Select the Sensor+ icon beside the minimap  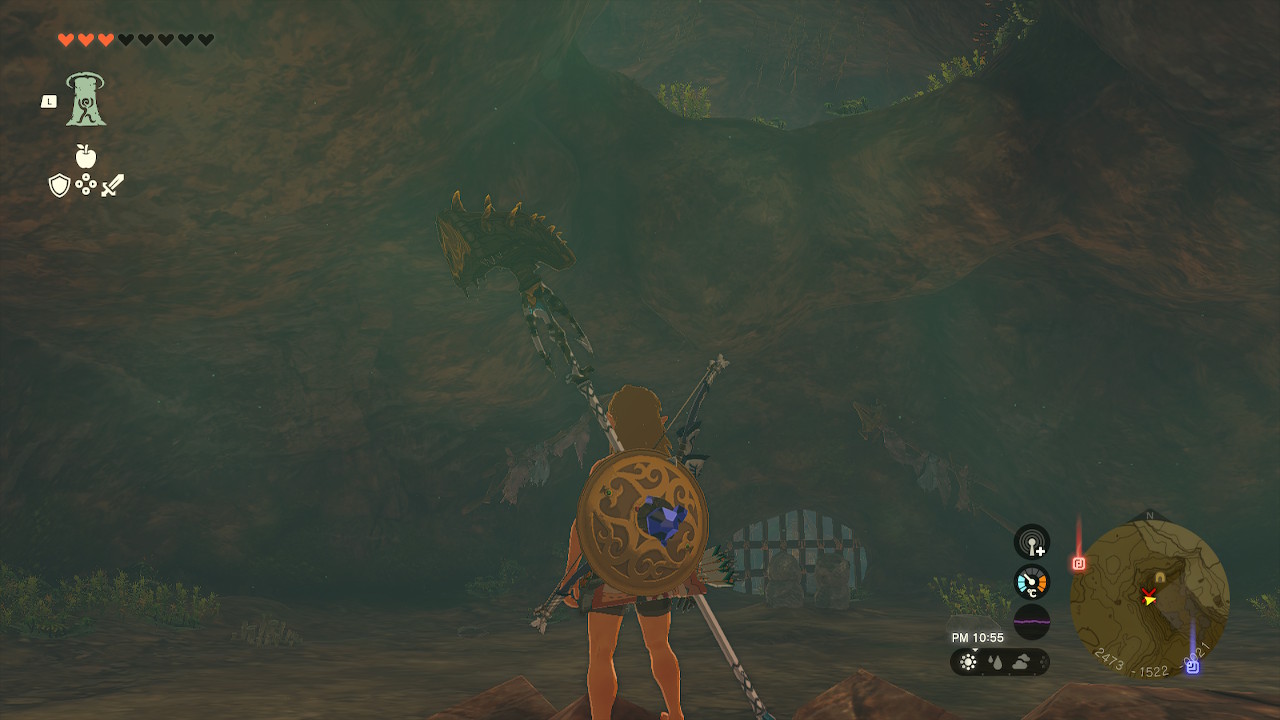tap(1032, 543)
